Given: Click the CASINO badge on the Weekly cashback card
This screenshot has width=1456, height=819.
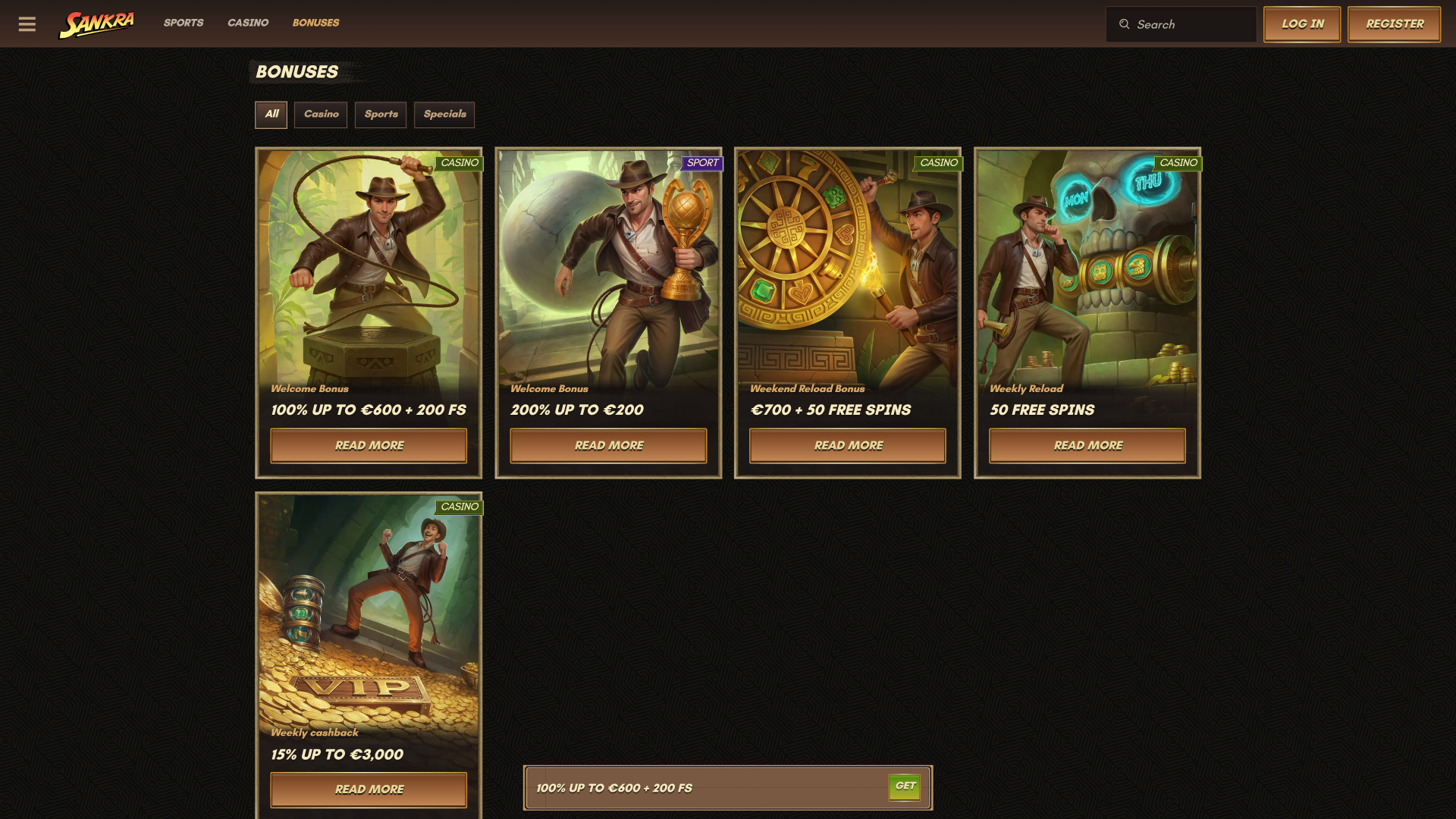Looking at the screenshot, I should [x=460, y=507].
